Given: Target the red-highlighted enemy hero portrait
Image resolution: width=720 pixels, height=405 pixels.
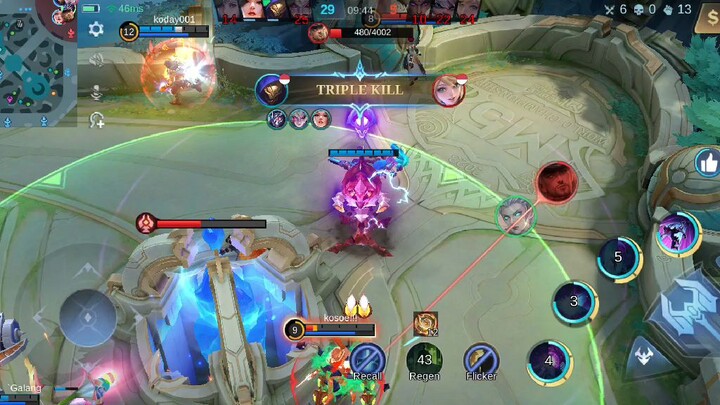Looking at the screenshot, I should (x=555, y=182).
